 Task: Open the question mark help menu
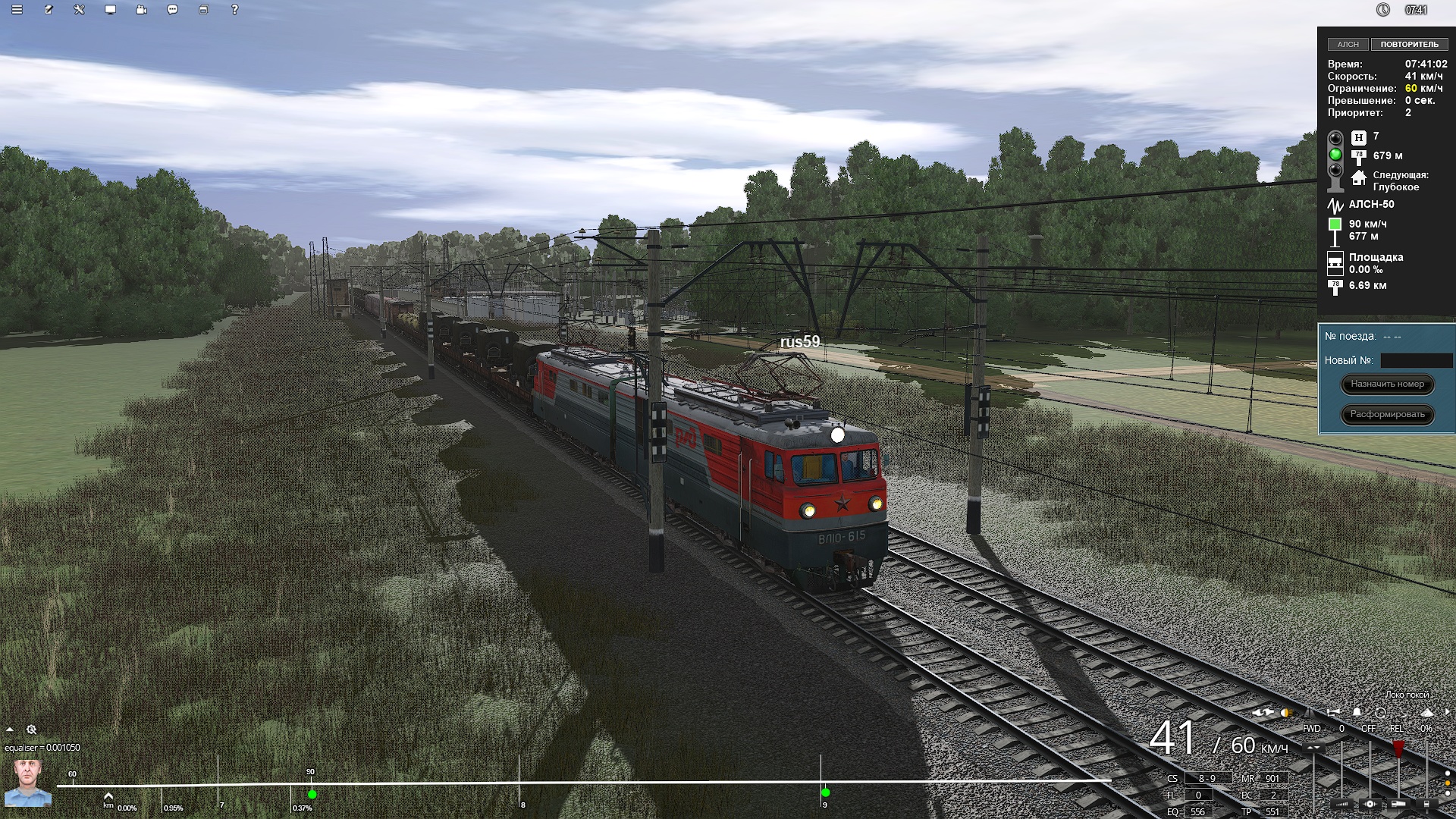click(234, 10)
